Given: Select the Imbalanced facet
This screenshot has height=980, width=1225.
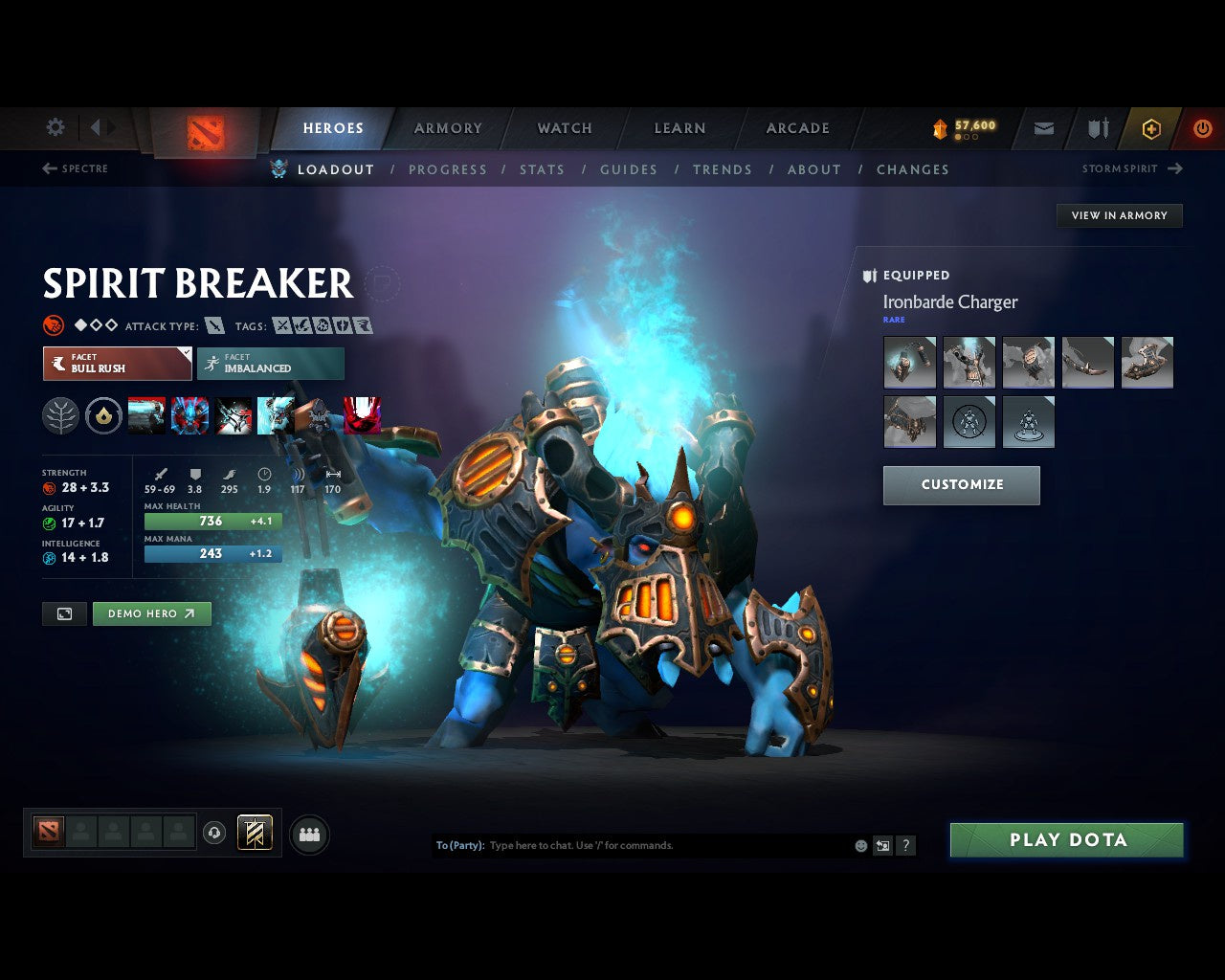Looking at the screenshot, I should point(271,364).
